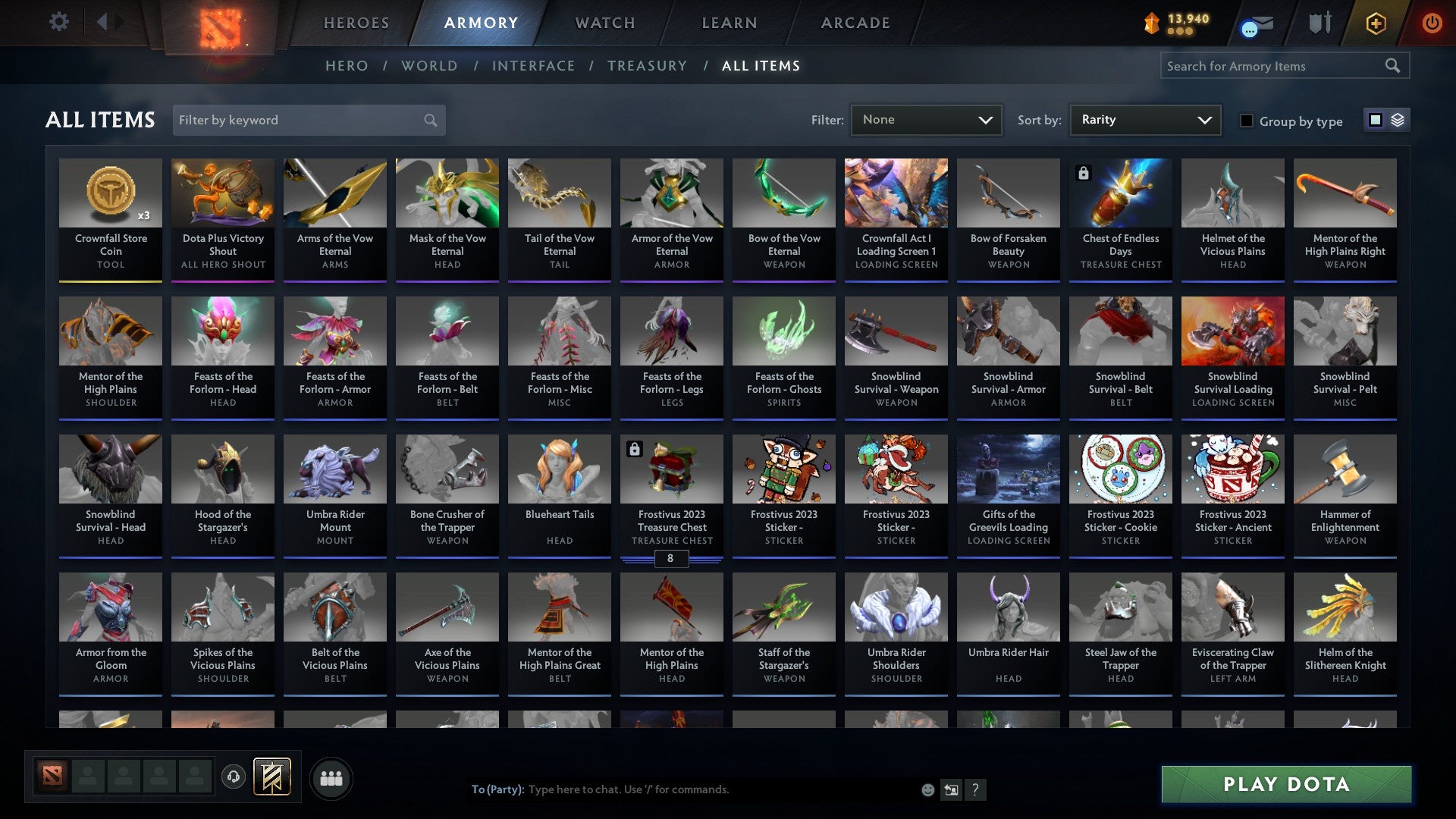Open the TREASURY section
The width and height of the screenshot is (1456, 819).
click(x=648, y=66)
